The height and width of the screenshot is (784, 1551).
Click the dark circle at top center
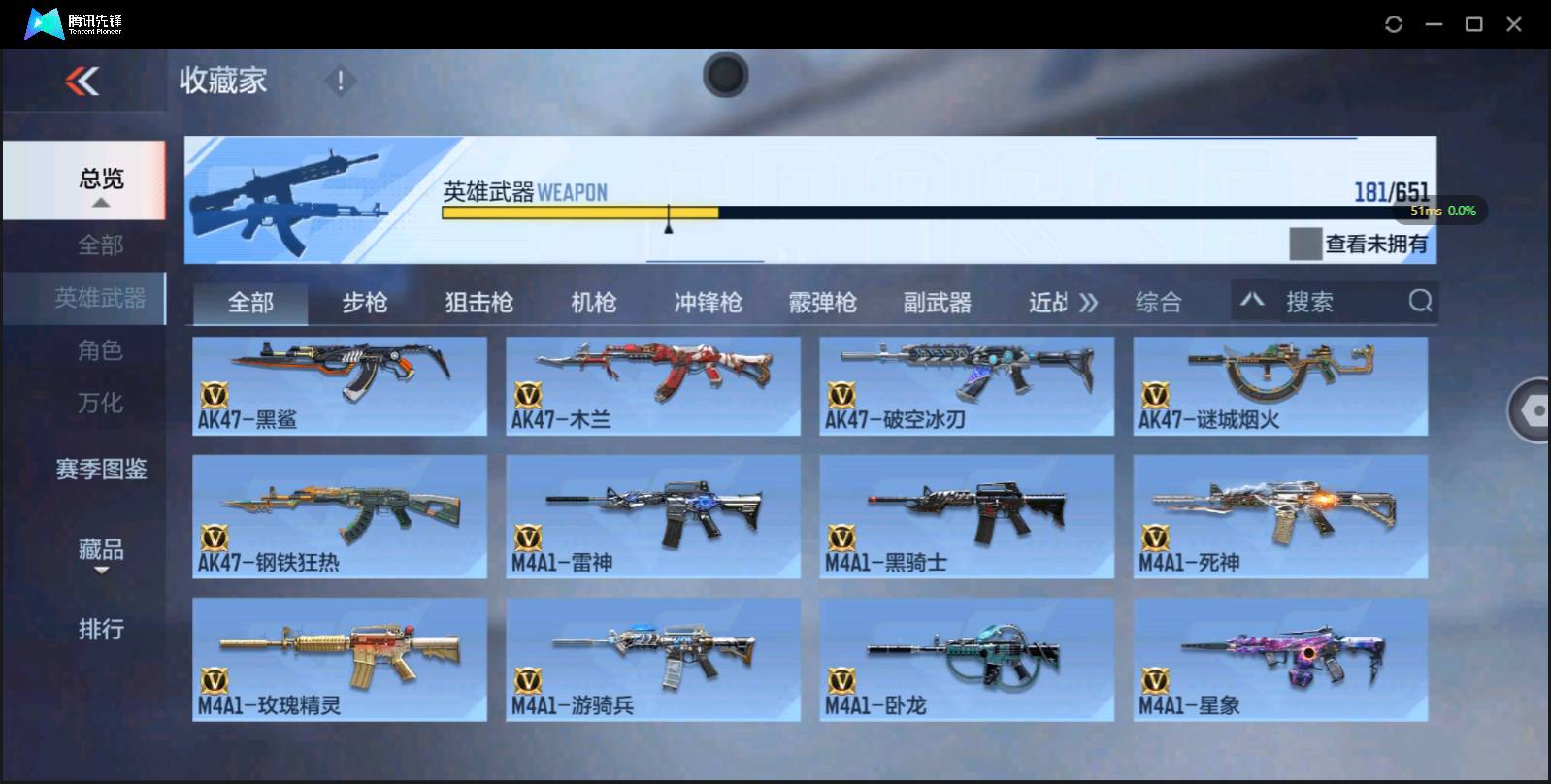tap(725, 76)
